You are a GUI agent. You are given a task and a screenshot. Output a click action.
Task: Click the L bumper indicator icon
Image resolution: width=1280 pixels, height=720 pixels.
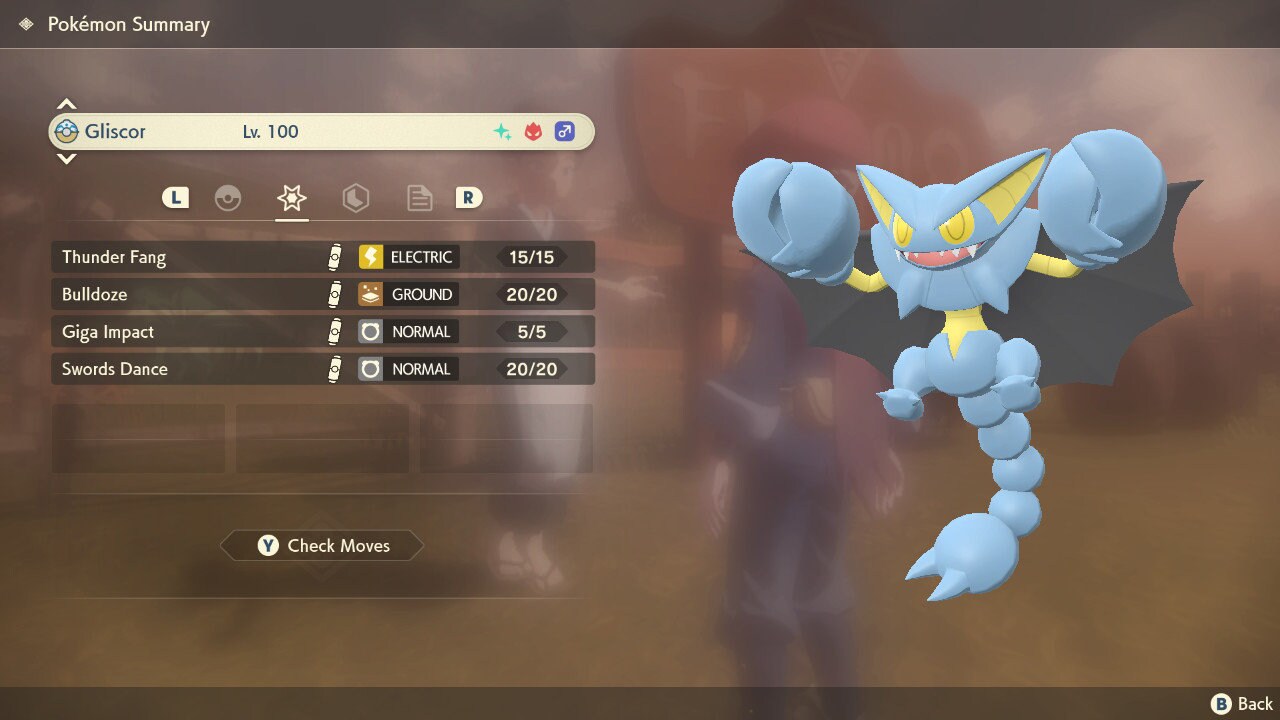click(x=175, y=197)
